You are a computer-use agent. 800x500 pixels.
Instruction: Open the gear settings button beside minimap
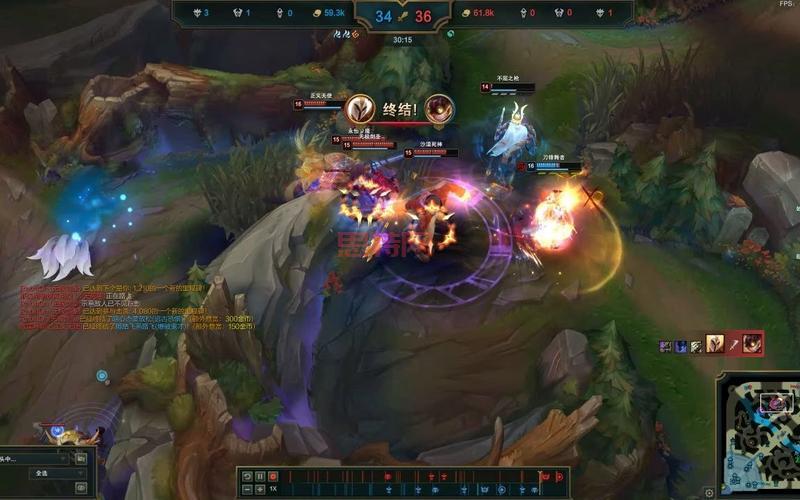[709, 491]
